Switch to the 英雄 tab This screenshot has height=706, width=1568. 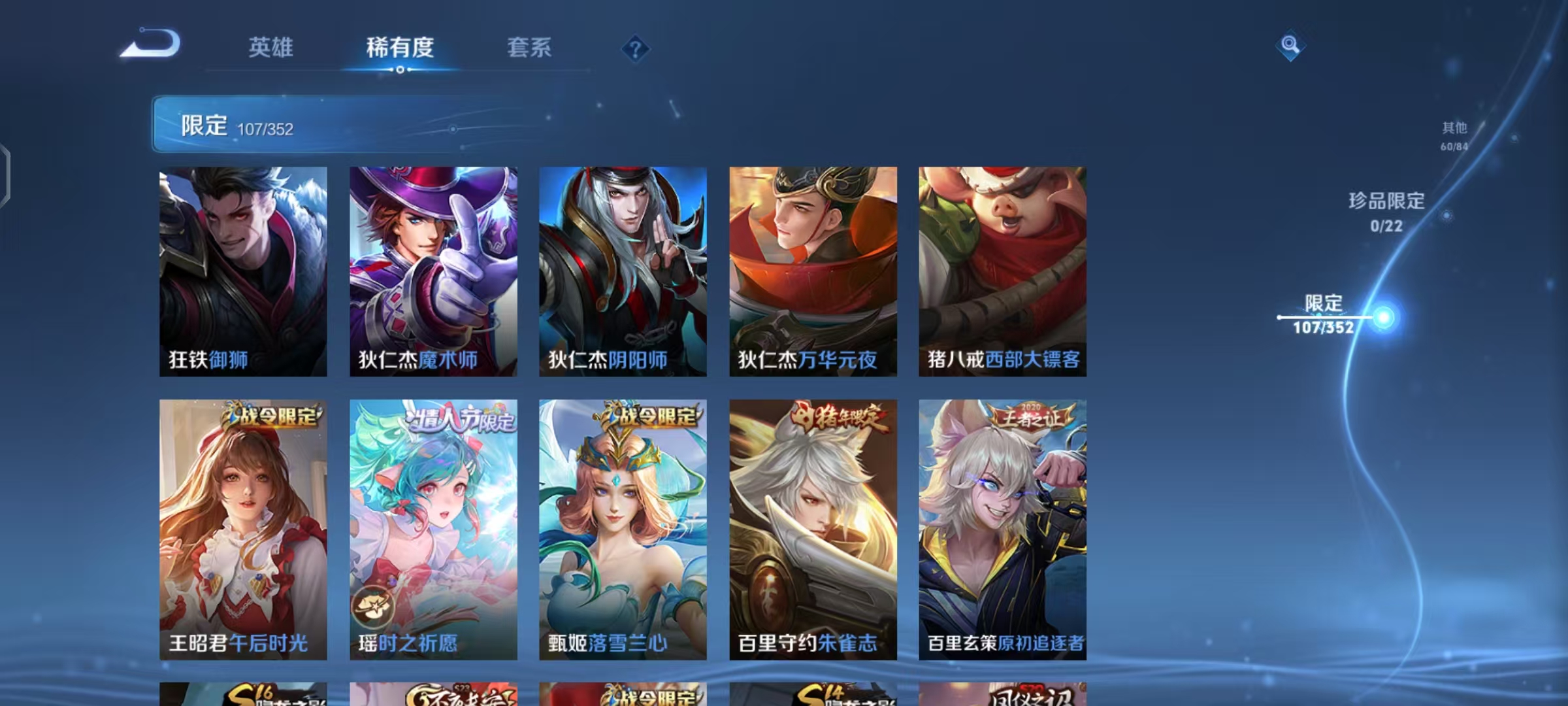270,48
